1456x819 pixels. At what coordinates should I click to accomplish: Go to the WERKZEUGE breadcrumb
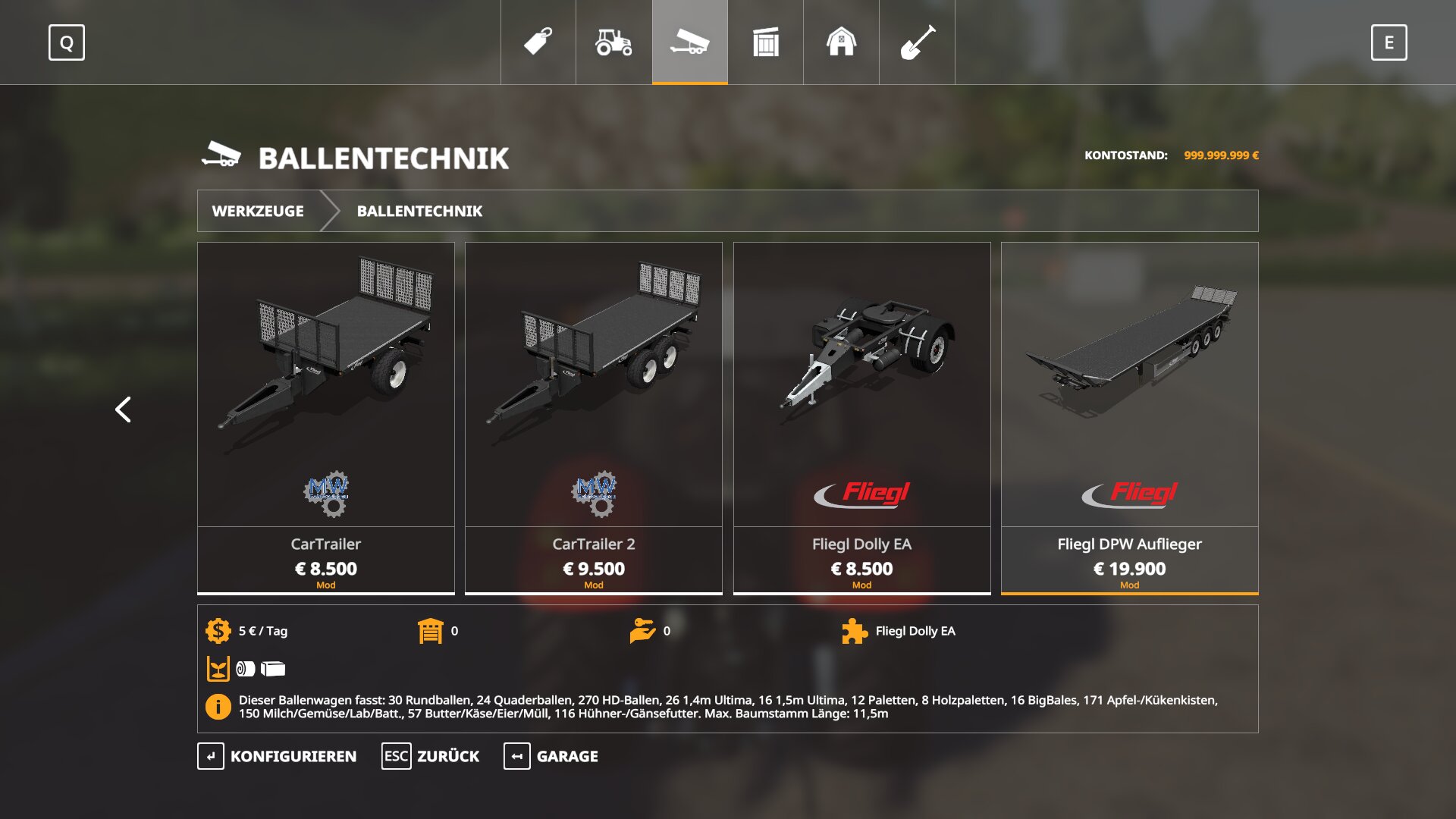click(x=258, y=211)
